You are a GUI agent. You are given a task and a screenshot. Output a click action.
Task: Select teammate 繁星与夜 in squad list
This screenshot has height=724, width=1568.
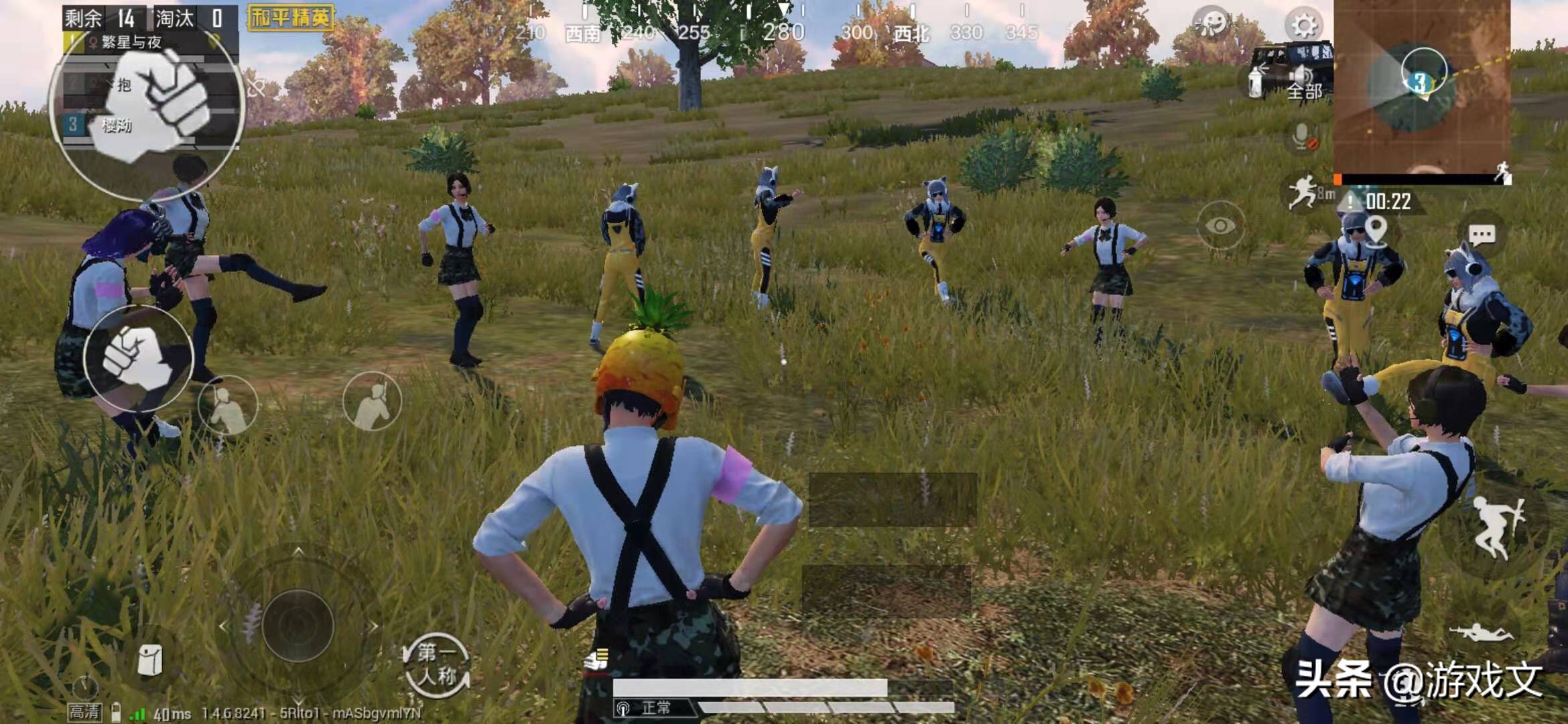tap(134, 42)
